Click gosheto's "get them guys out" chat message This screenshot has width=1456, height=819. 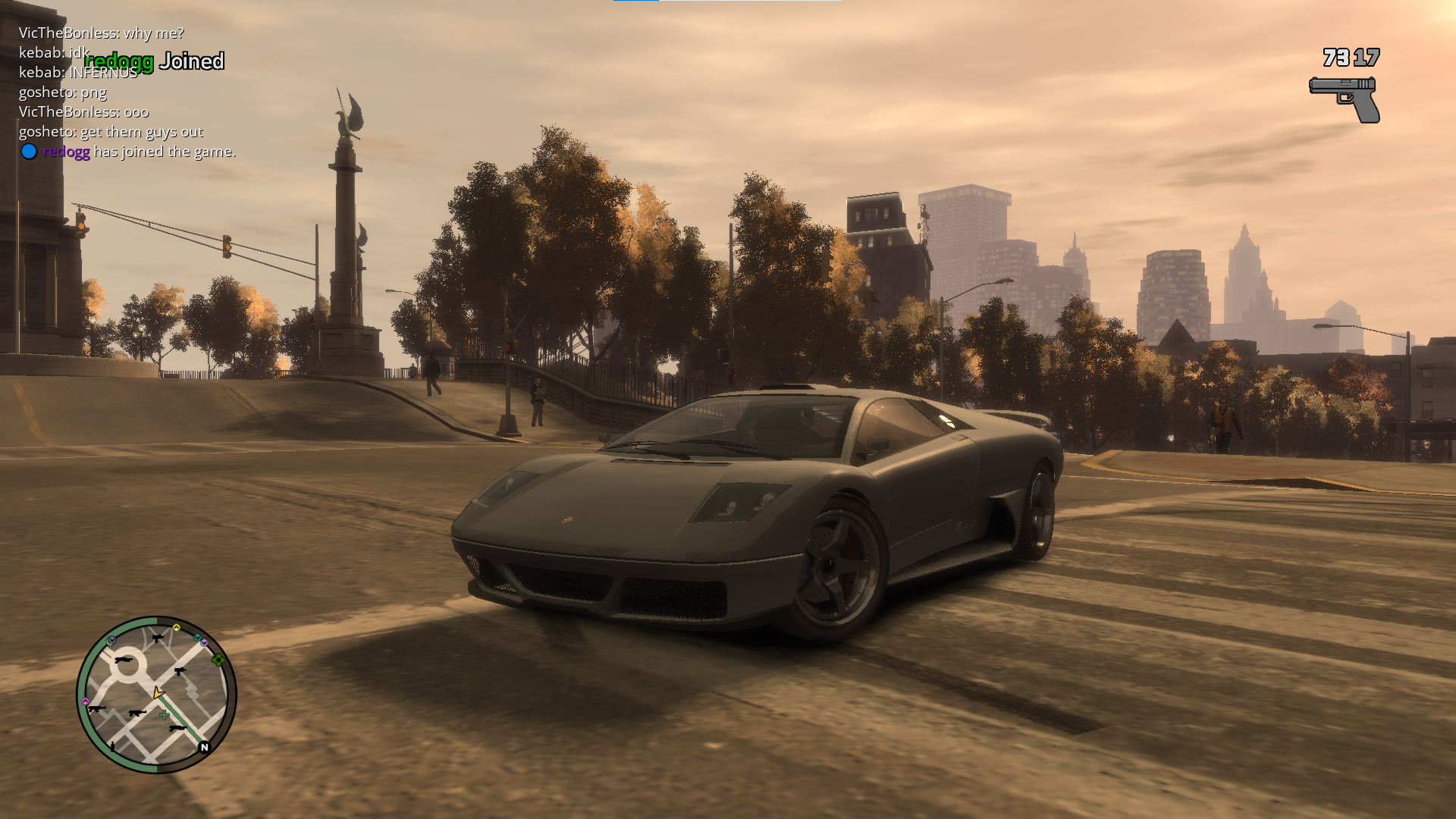pos(111,132)
